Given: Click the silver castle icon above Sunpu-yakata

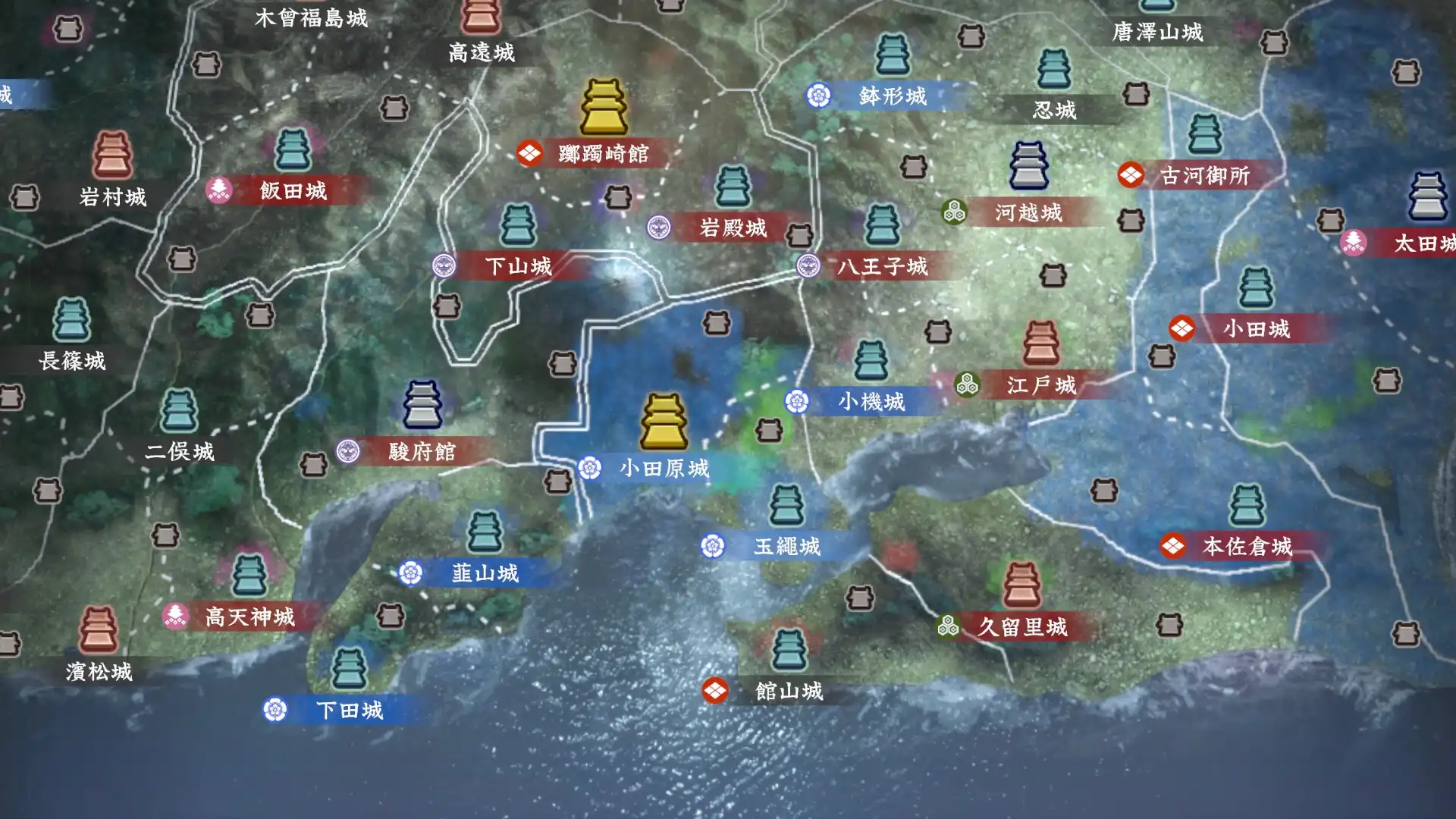Looking at the screenshot, I should pos(422,403).
